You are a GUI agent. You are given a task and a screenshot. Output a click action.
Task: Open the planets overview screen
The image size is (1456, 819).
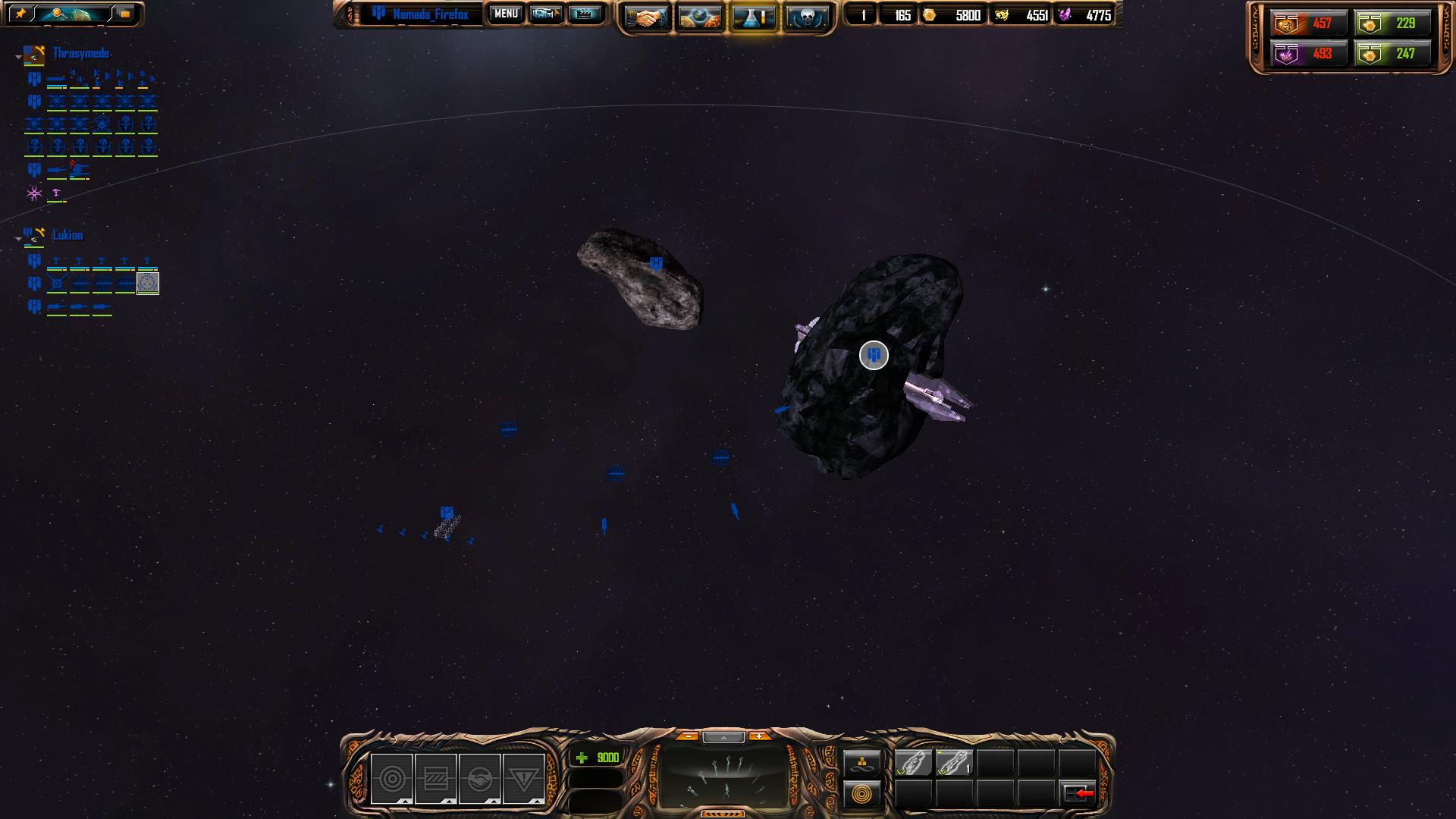pyautogui.click(x=699, y=17)
